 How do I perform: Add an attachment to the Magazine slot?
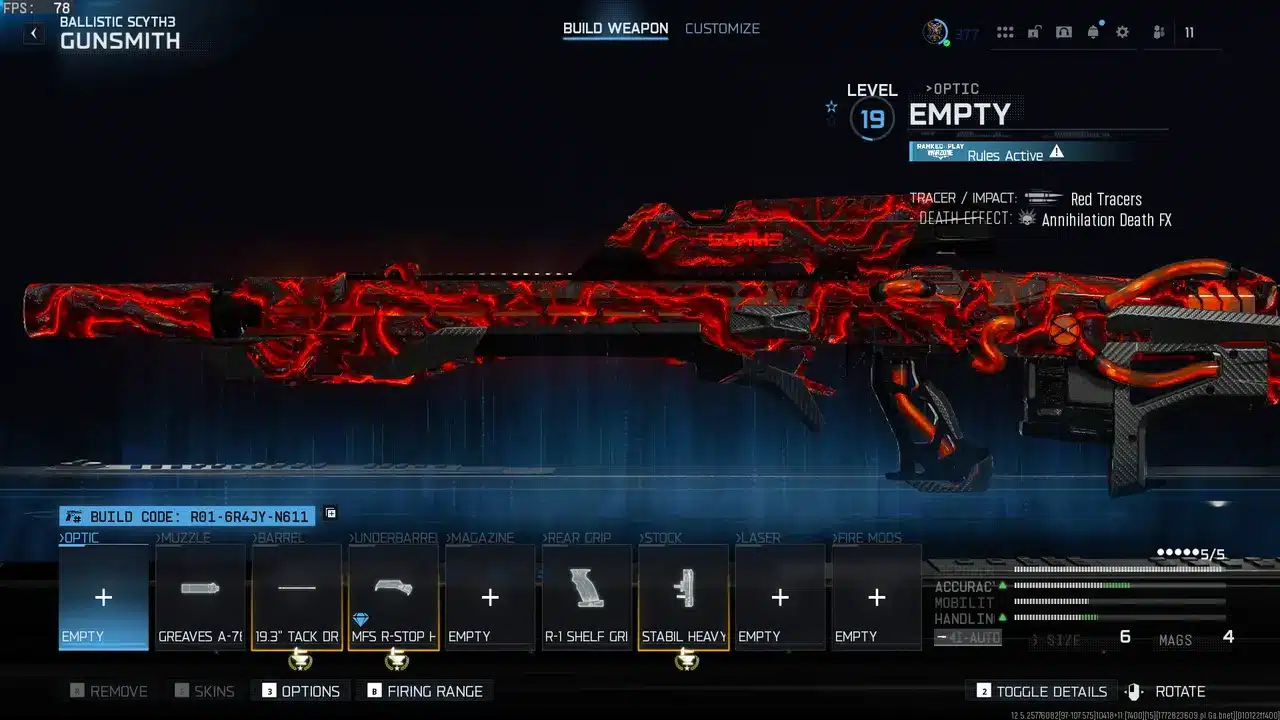(x=490, y=597)
